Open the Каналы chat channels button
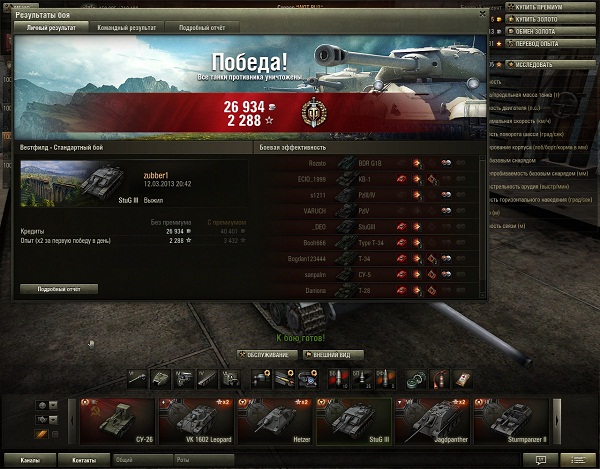Viewport: 600px width, 469px height. pyautogui.click(x=30, y=460)
